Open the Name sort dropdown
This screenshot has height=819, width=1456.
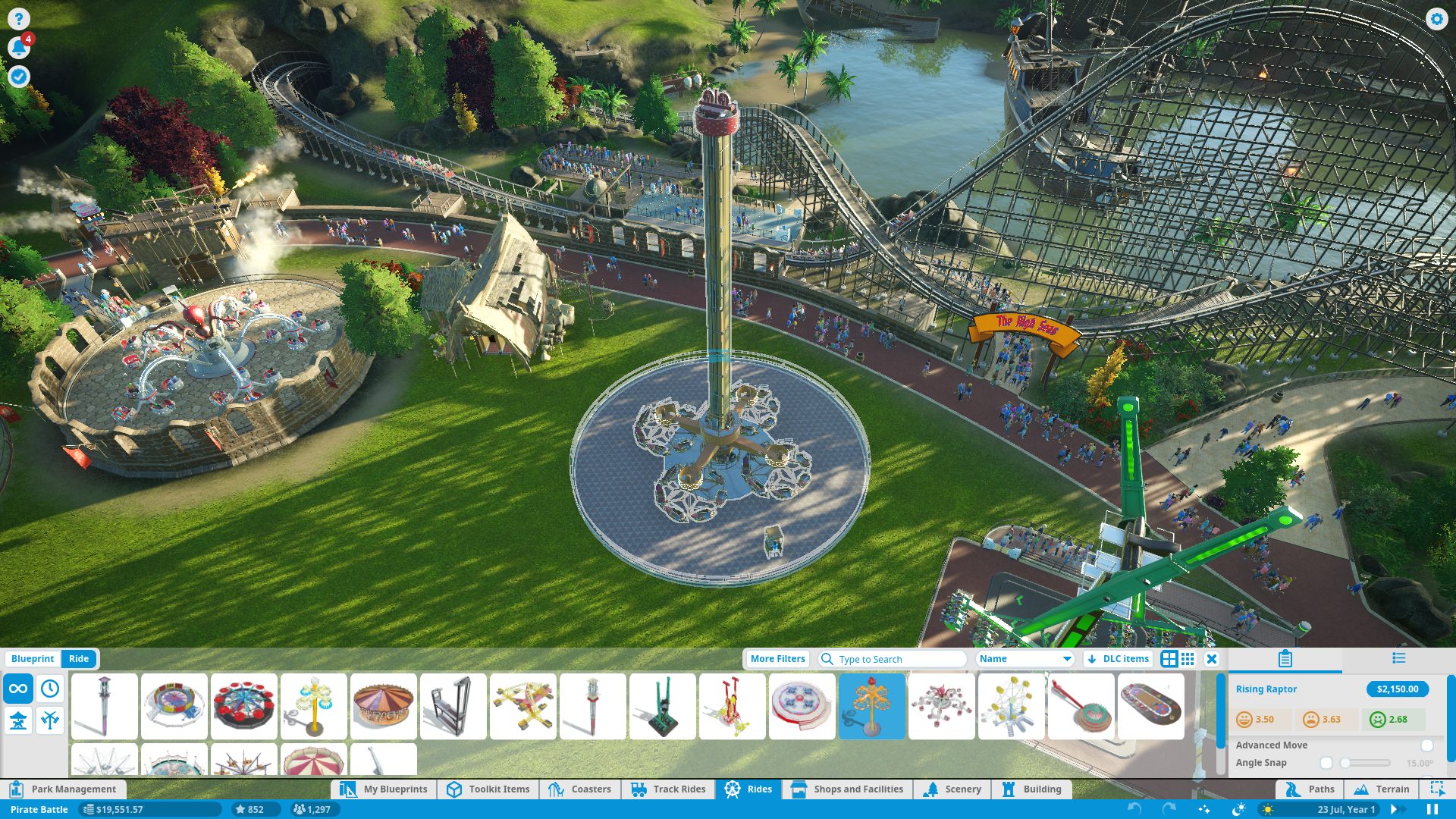(x=1025, y=659)
